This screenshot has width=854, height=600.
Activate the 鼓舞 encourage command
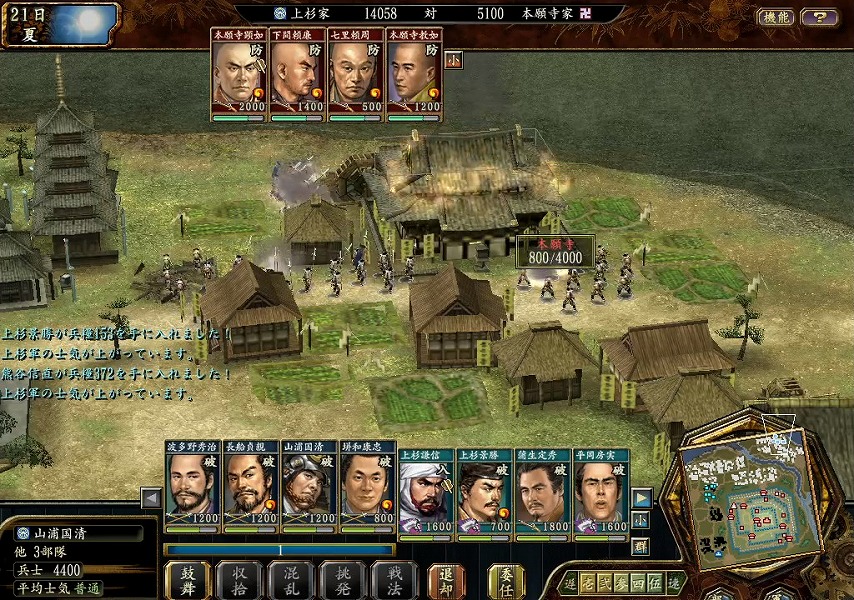187,579
